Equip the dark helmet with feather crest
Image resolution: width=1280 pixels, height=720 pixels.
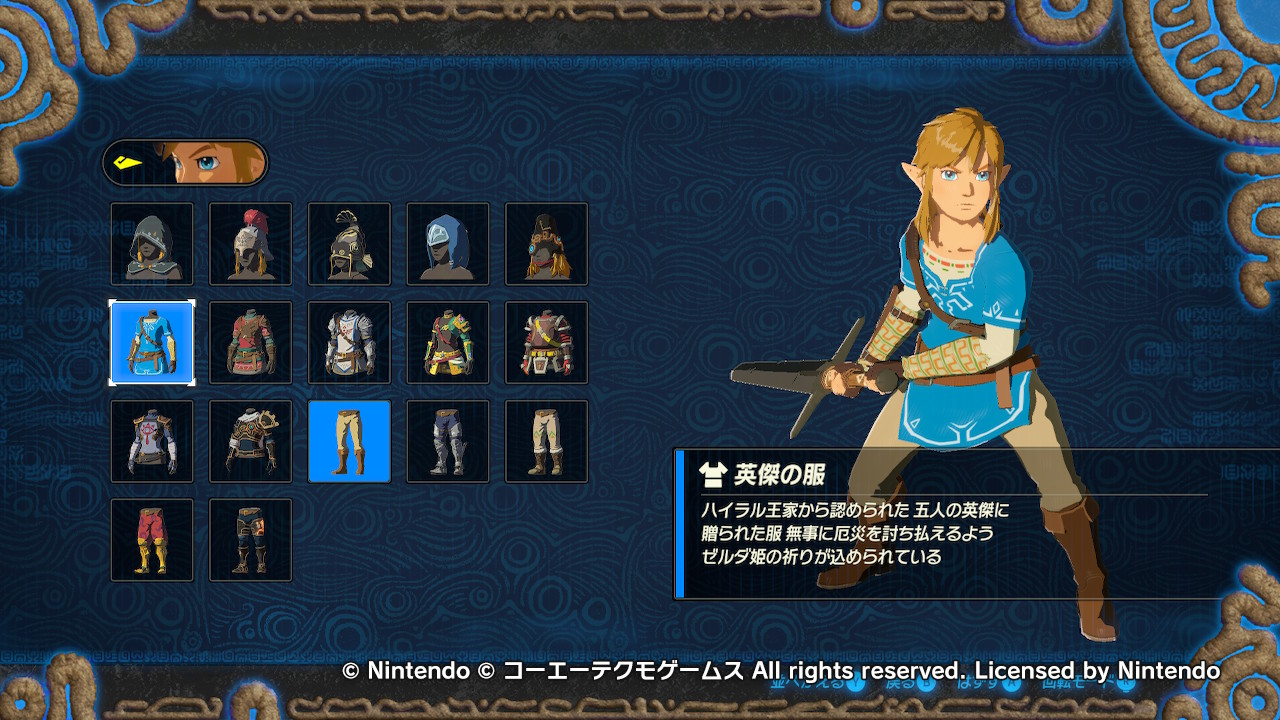click(349, 244)
